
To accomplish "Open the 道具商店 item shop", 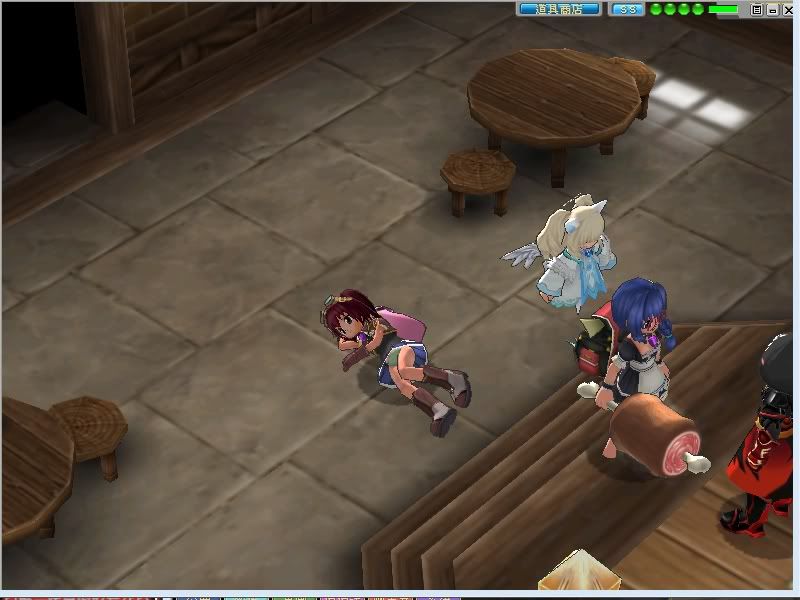I will tap(559, 9).
